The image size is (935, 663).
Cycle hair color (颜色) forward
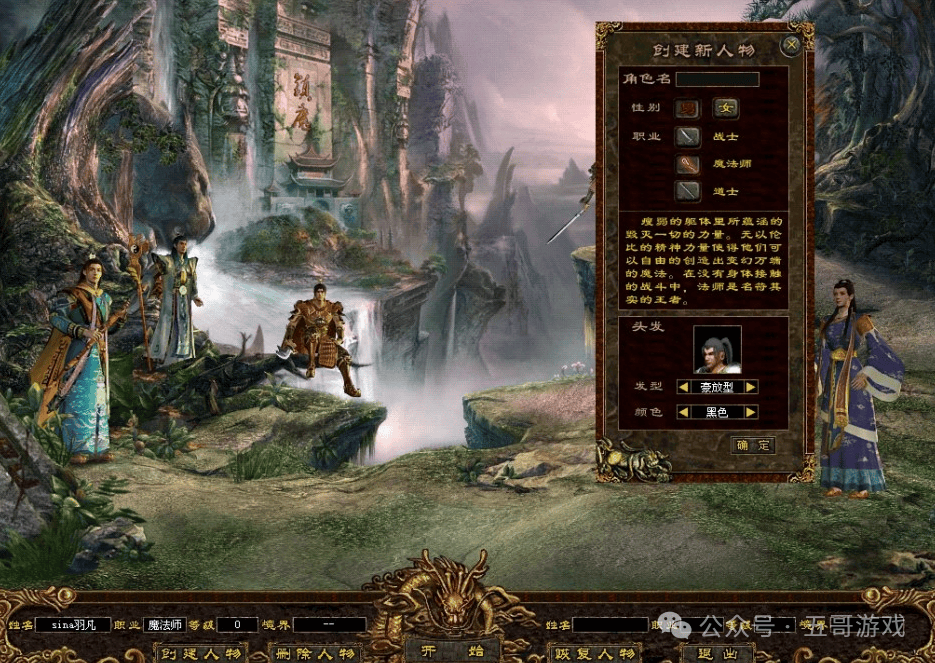pyautogui.click(x=750, y=412)
